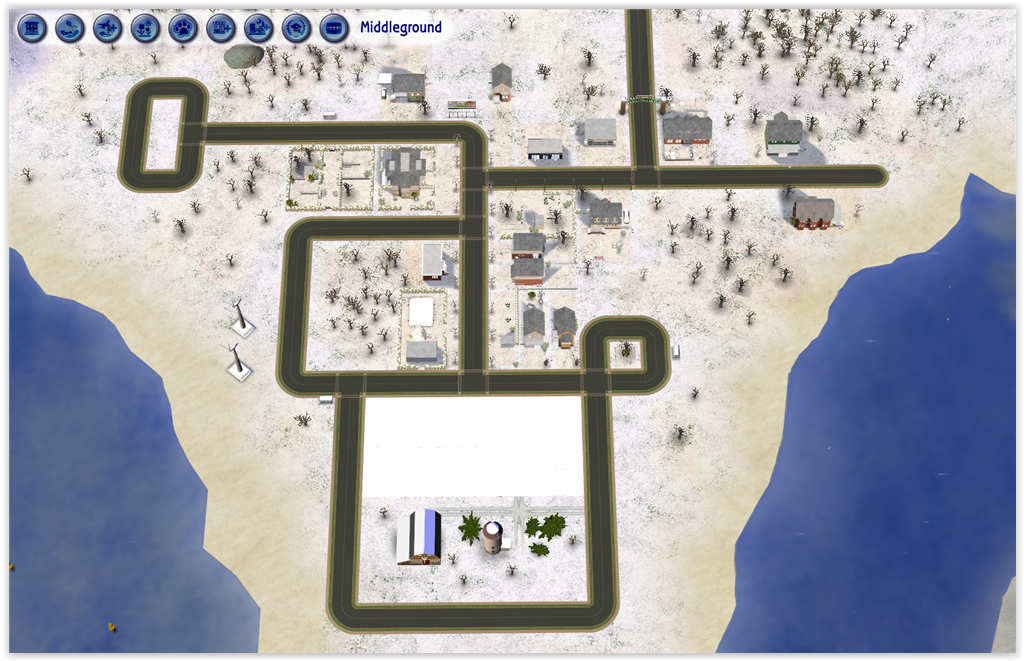Screen dimensions: 1024x661
Task: Select the airplane vacation destinations button
Action: [x=107, y=27]
